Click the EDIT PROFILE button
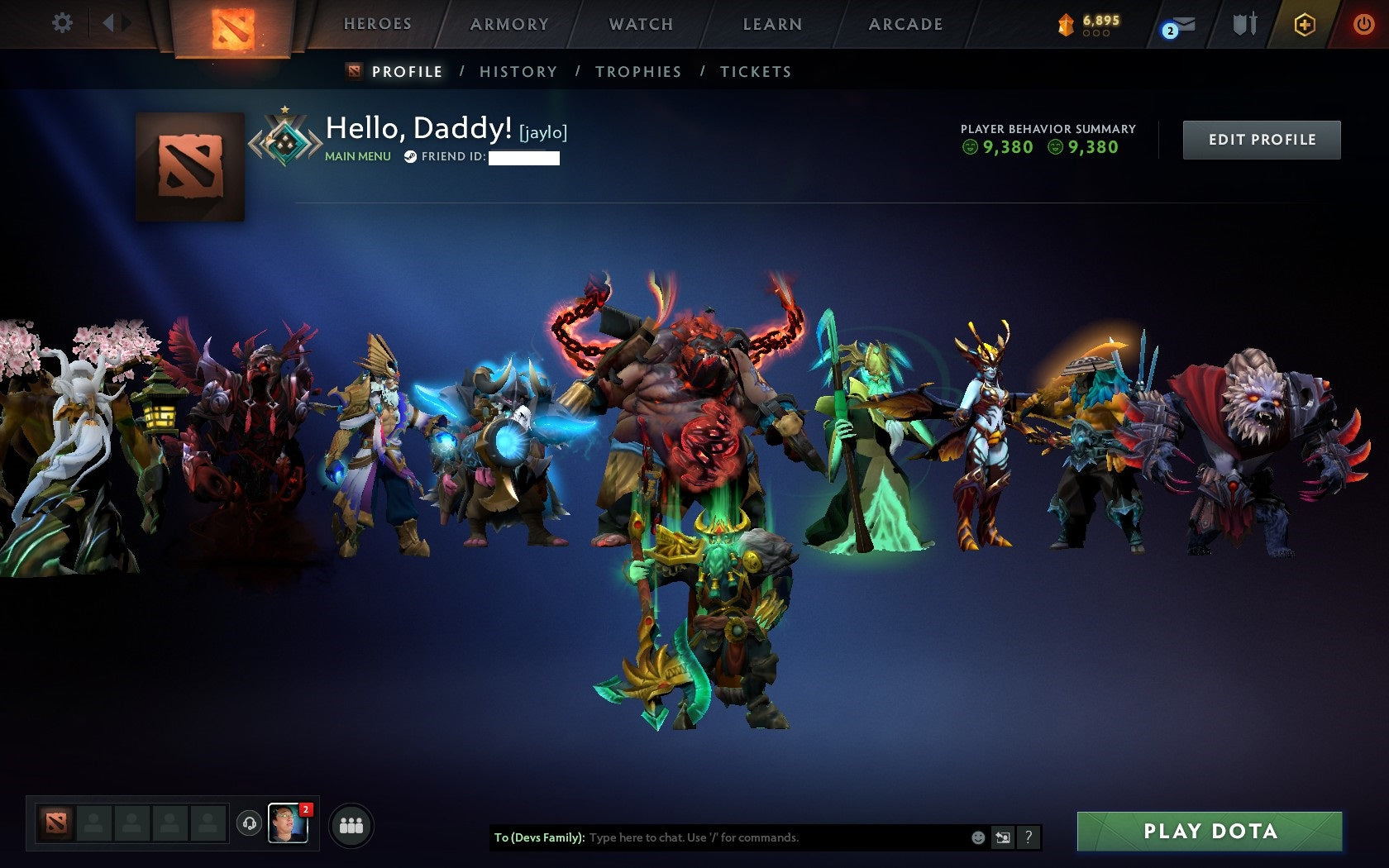The height and width of the screenshot is (868, 1389). [1261, 139]
